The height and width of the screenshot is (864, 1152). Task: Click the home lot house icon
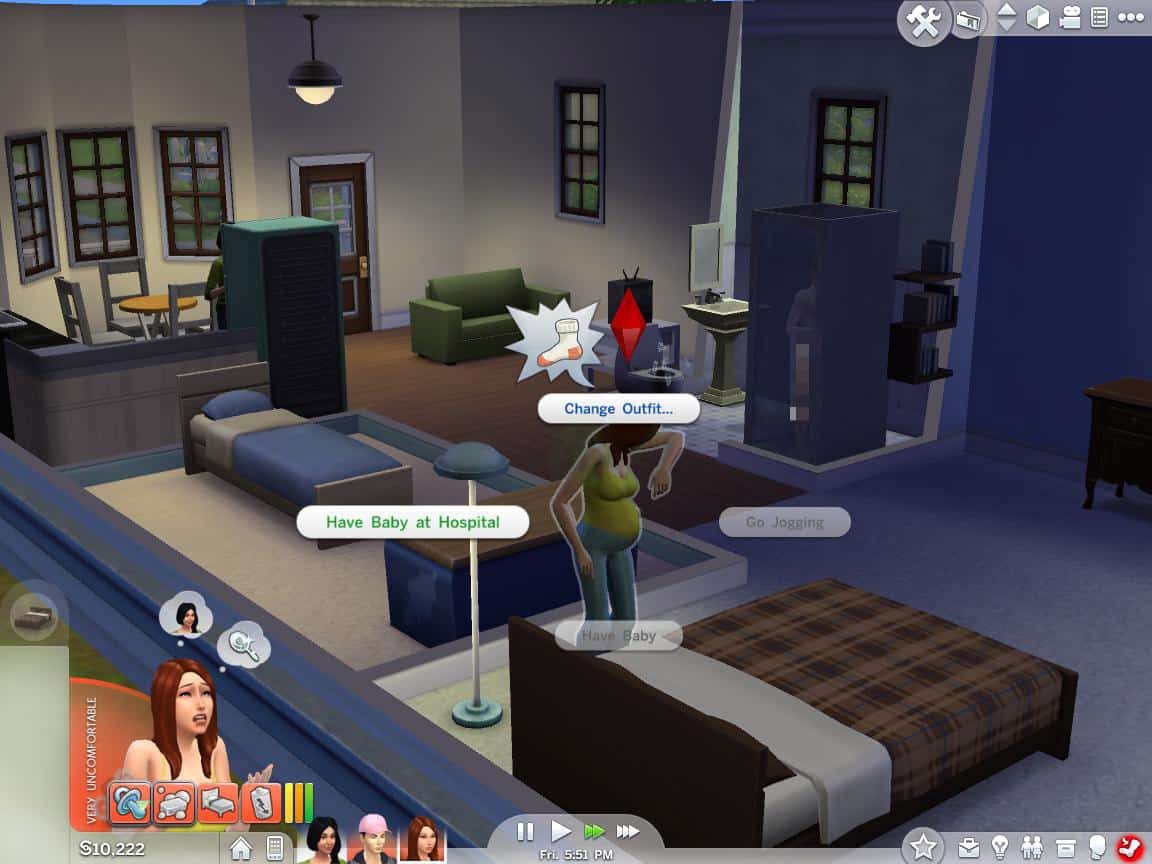coord(241,849)
